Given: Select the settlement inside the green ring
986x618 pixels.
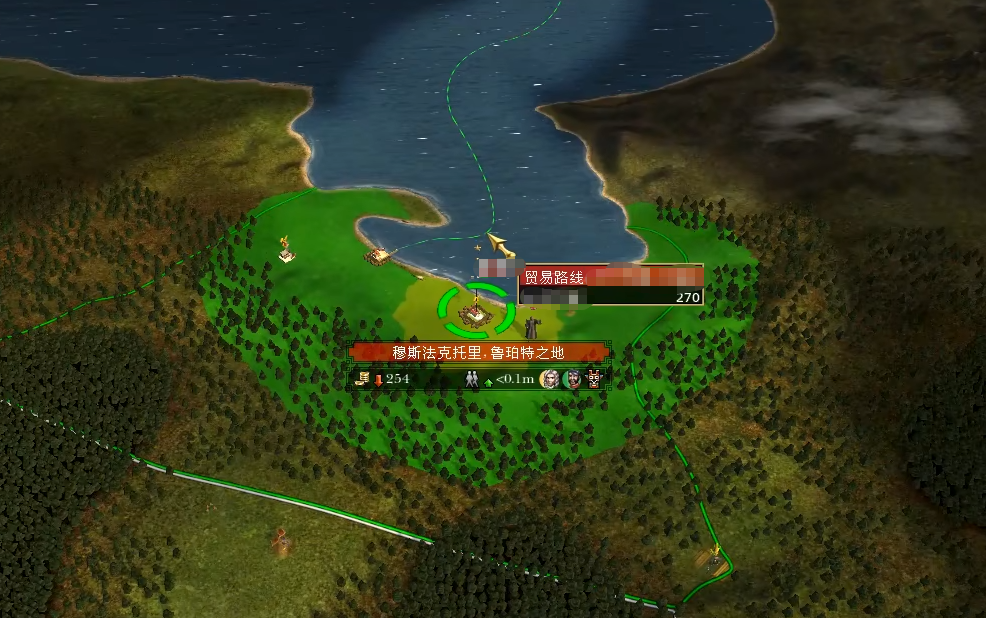Looking at the screenshot, I should pos(478,311).
